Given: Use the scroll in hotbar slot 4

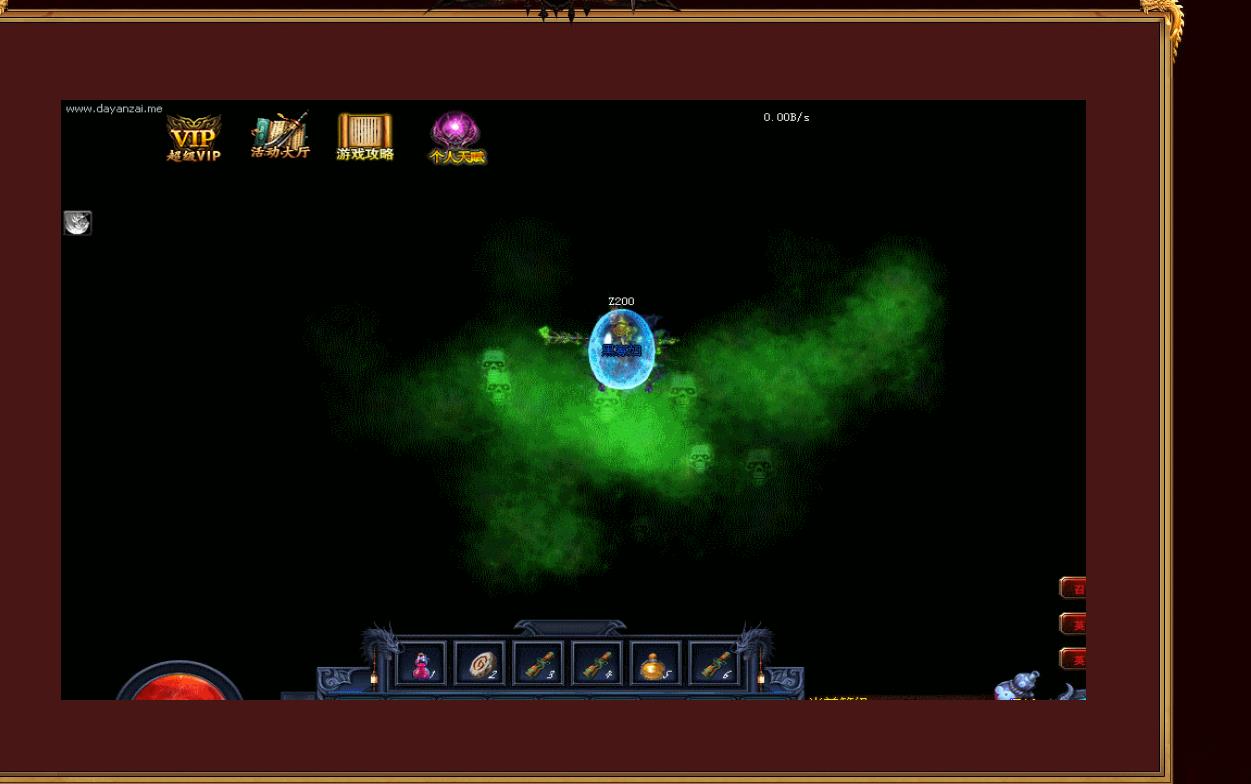Looking at the screenshot, I should [597, 664].
